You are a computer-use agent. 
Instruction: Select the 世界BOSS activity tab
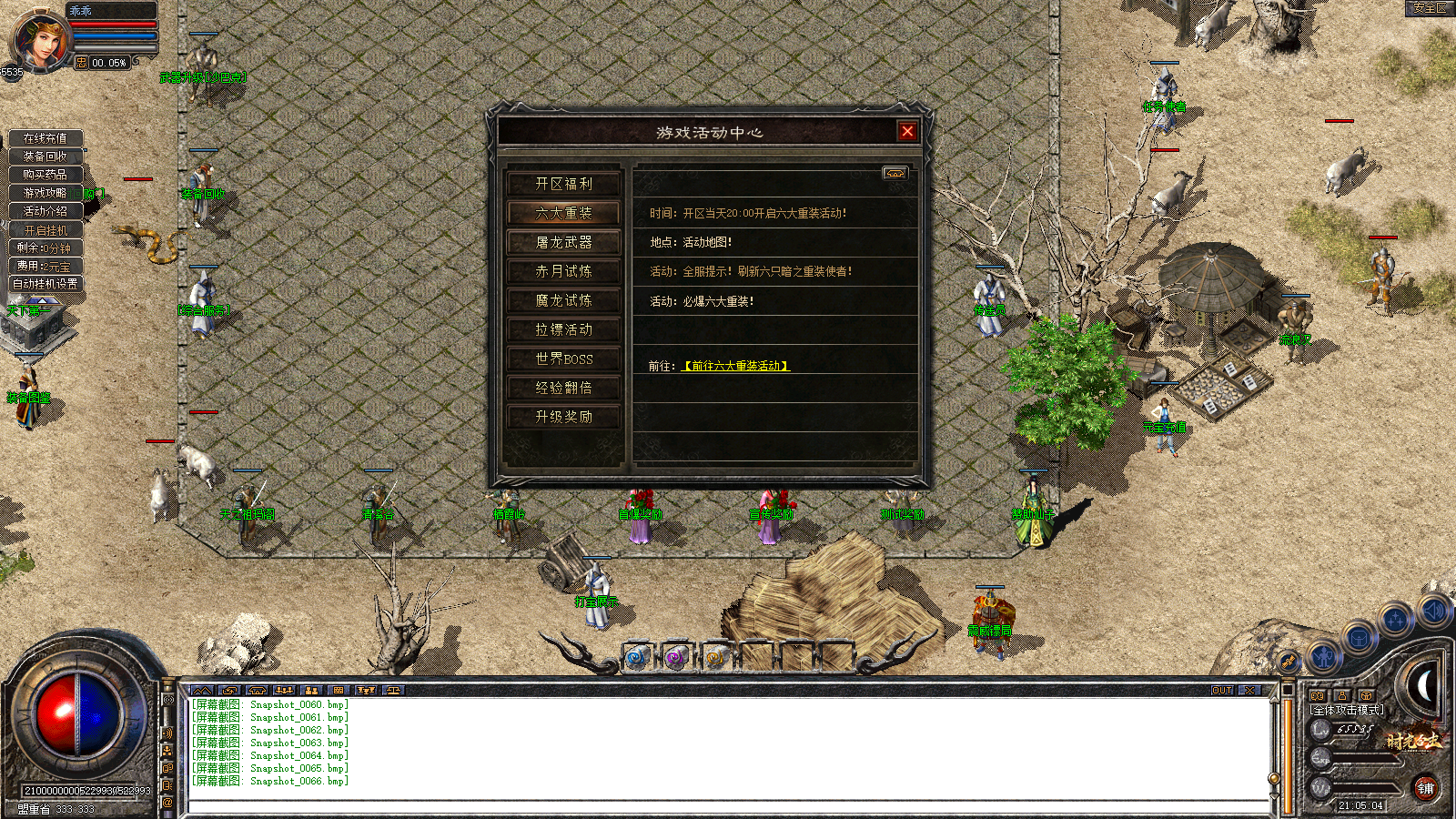pyautogui.click(x=565, y=359)
